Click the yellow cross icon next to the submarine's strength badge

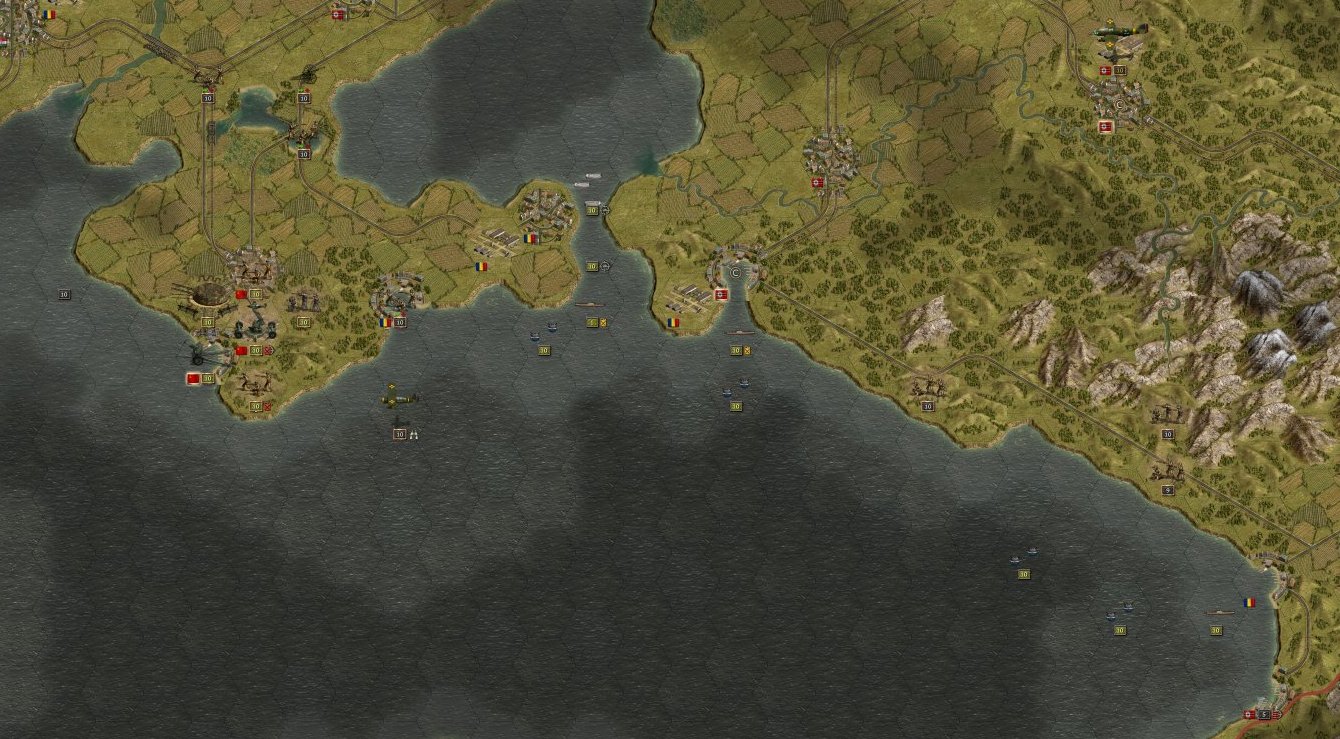click(x=603, y=322)
